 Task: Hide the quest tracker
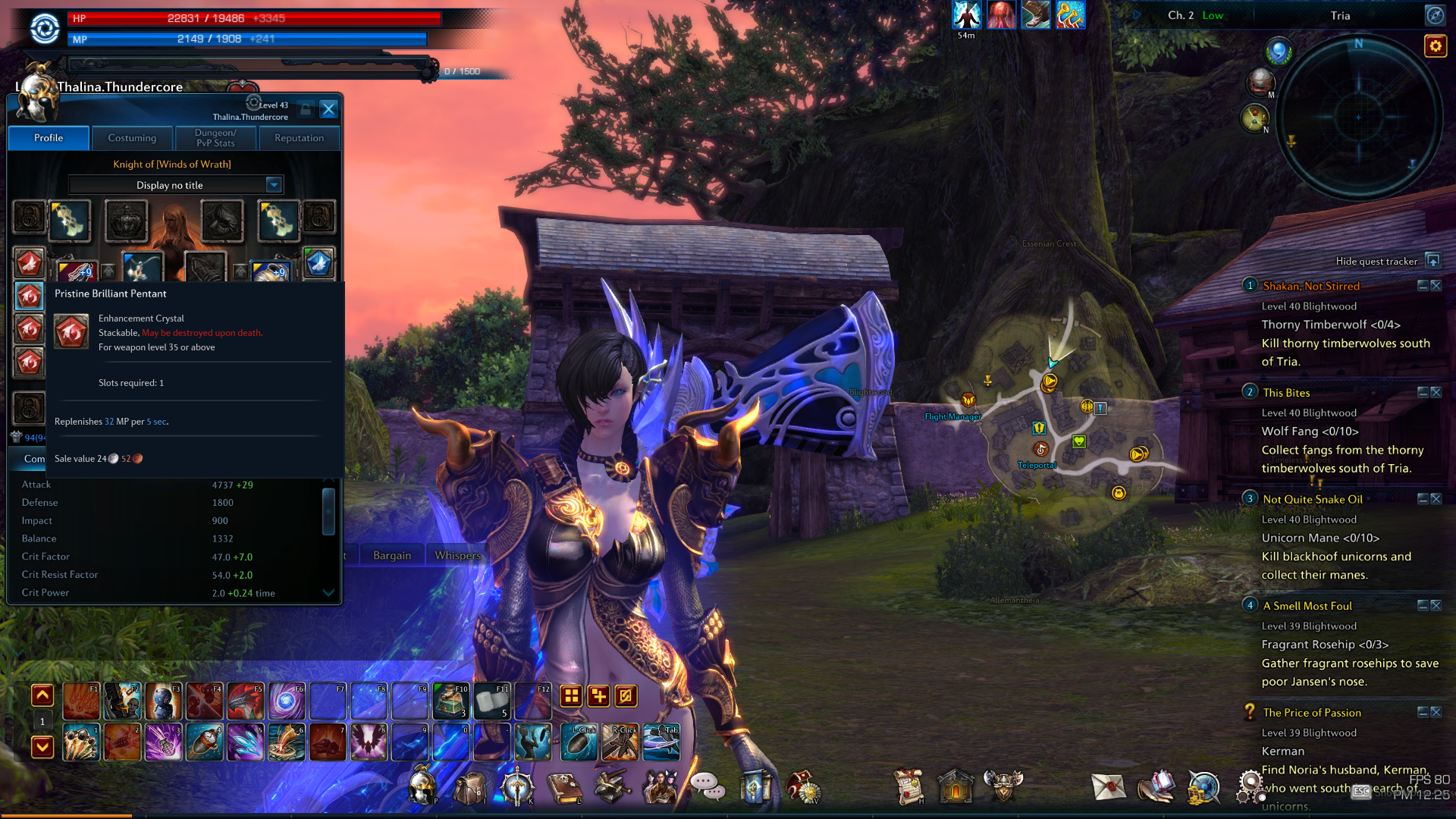coord(1432,261)
